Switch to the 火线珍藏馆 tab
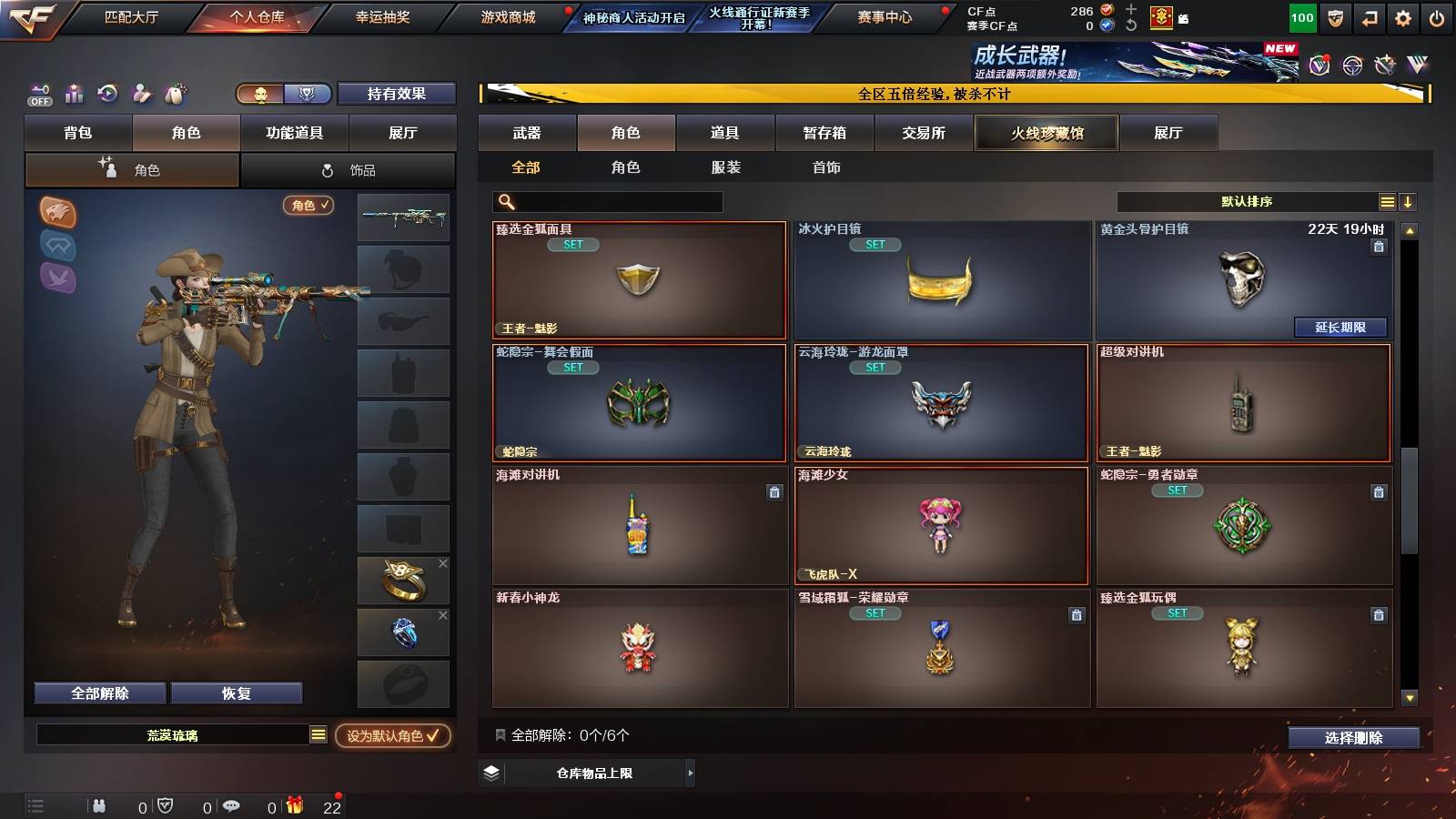 point(1046,133)
